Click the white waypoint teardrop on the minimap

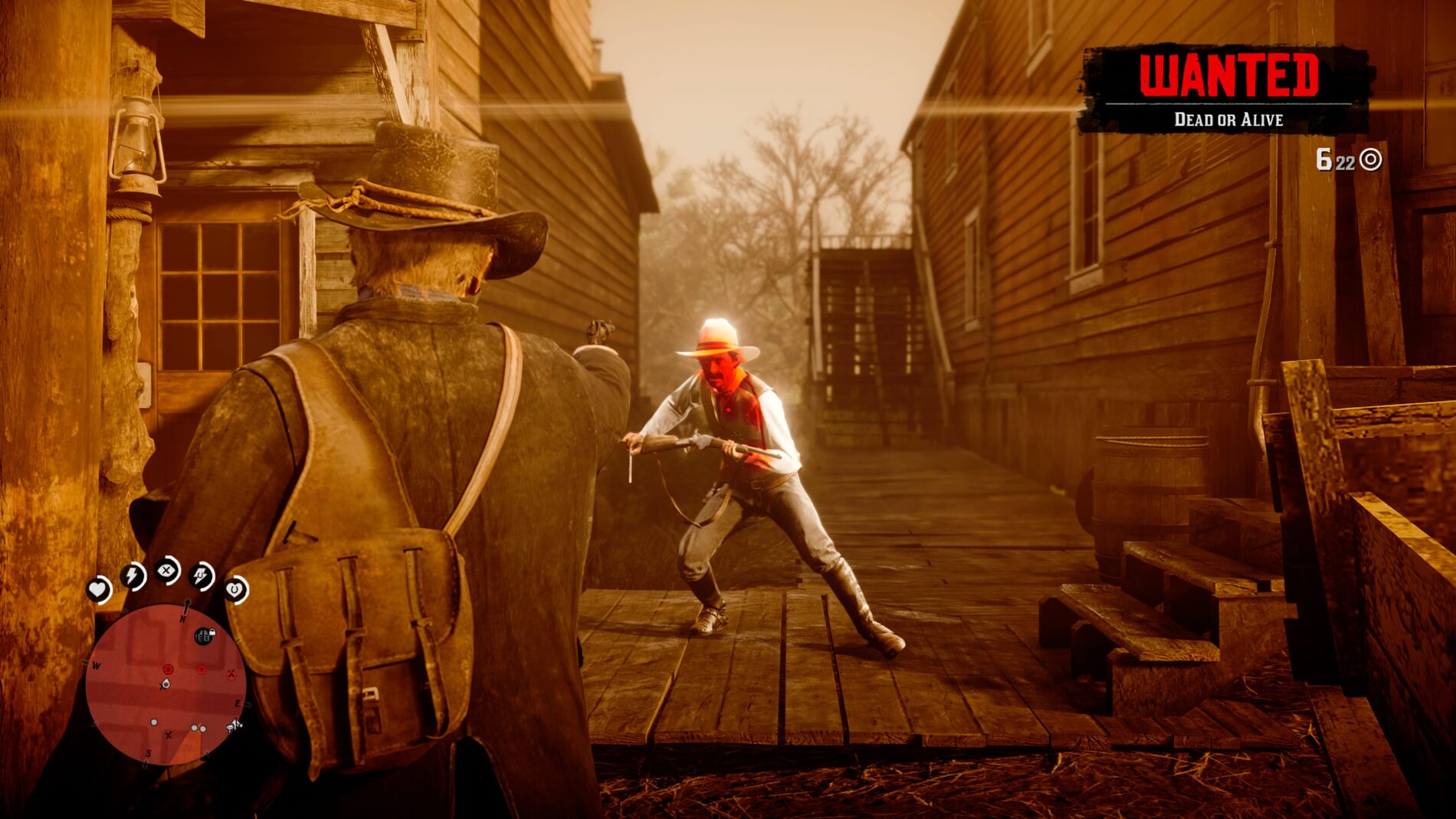(x=166, y=684)
